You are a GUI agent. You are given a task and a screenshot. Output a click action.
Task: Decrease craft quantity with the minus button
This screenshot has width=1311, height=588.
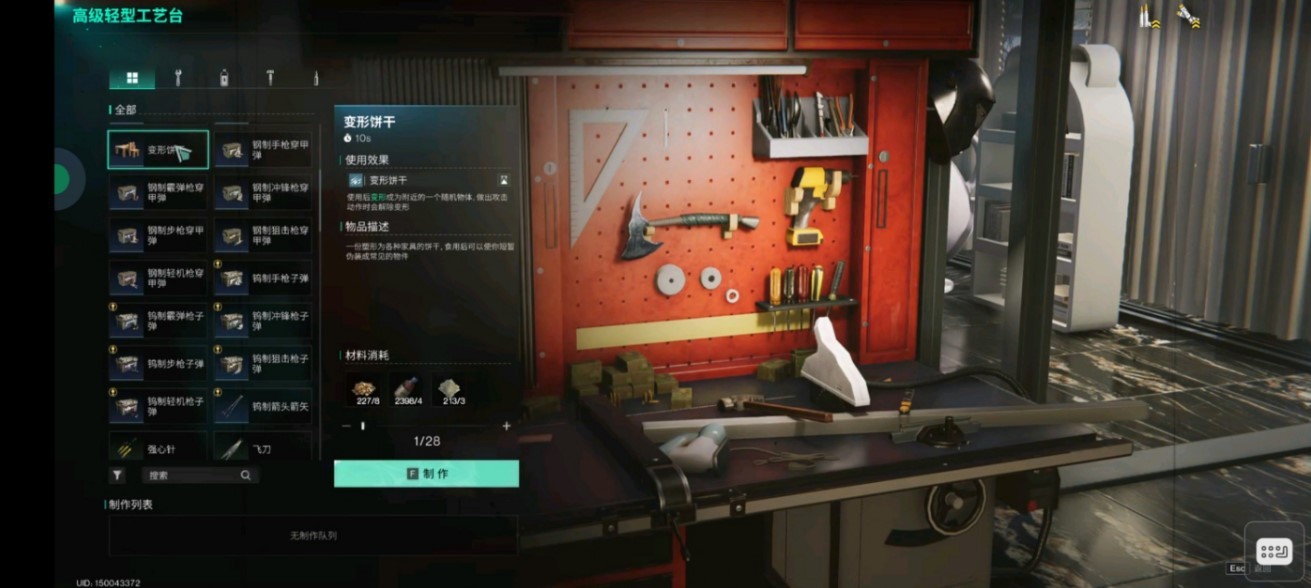tap(346, 426)
